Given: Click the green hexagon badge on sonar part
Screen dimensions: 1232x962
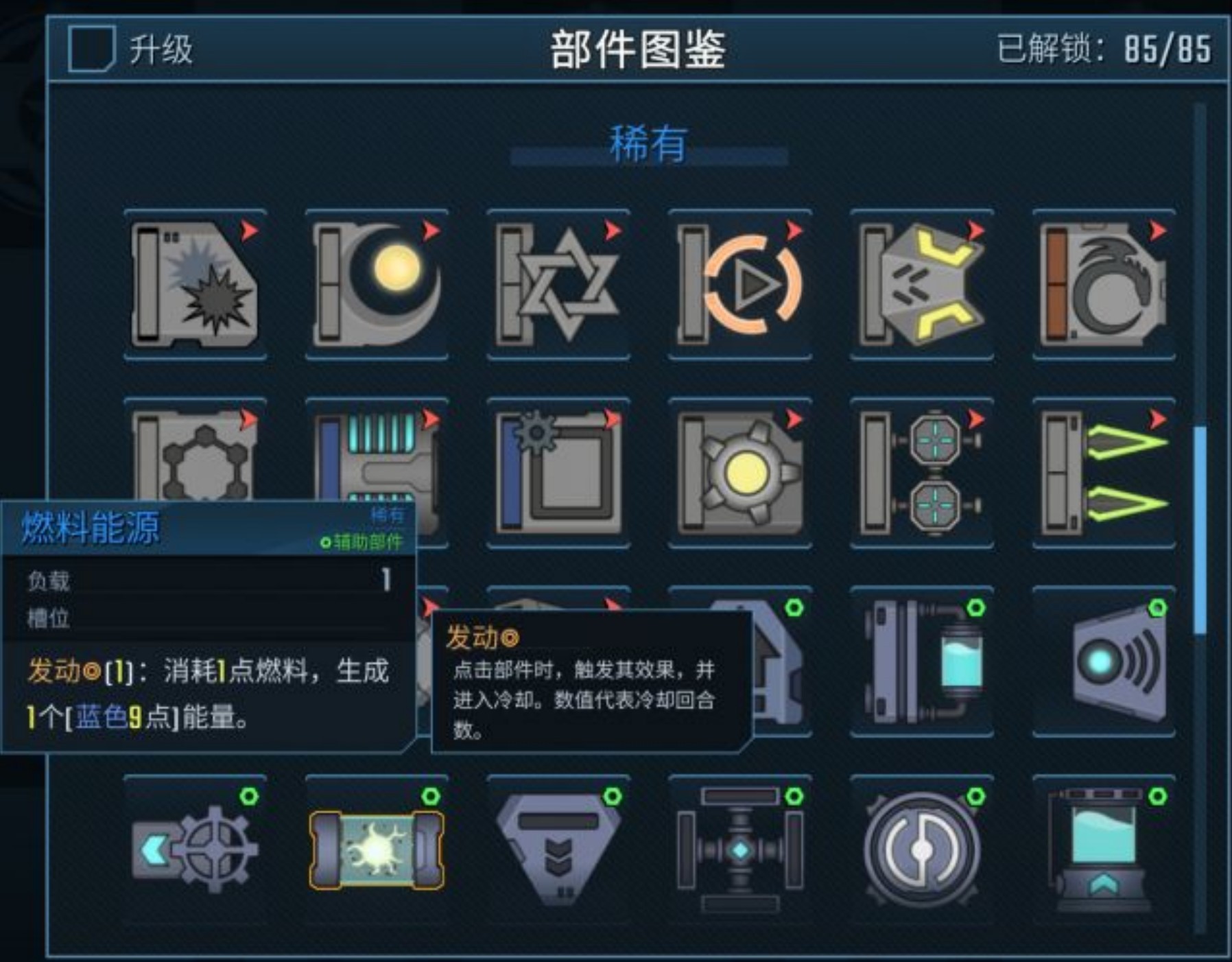Looking at the screenshot, I should (x=1158, y=607).
